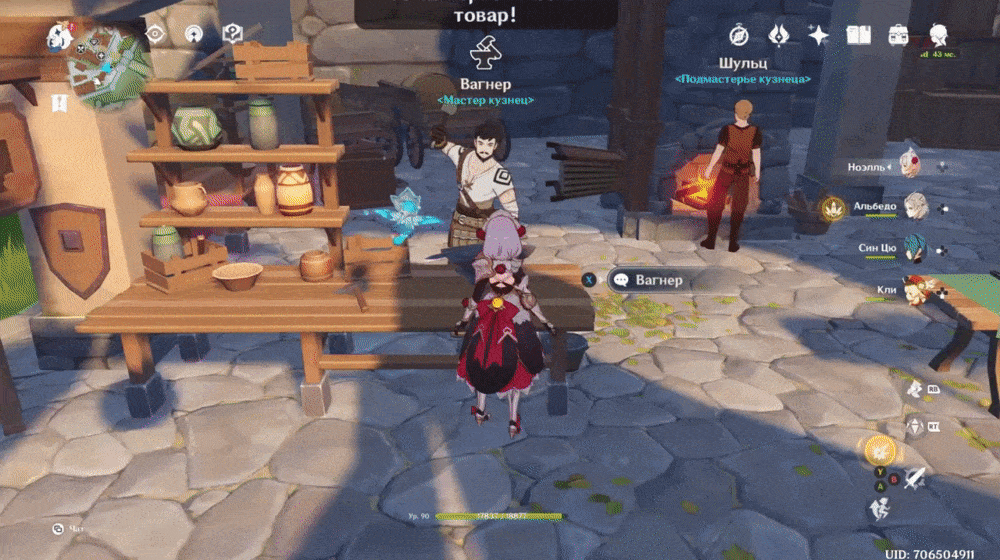Switch to party member Ноэлль
This screenshot has height=560, width=1000.
pyautogui.click(x=912, y=166)
